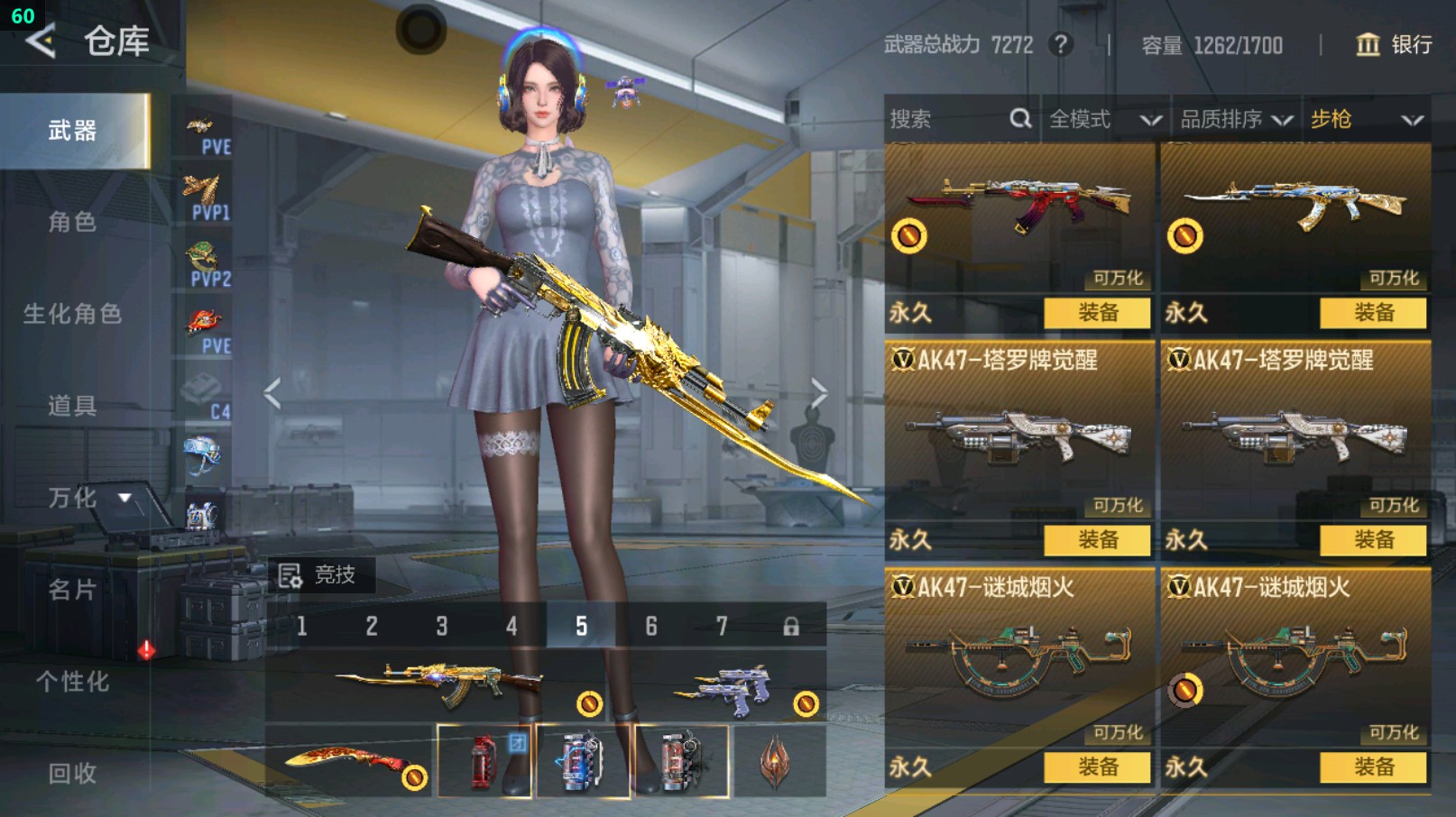The width and height of the screenshot is (1456, 817).
Task: Open the 全模式 mode dropdown
Action: click(1104, 119)
